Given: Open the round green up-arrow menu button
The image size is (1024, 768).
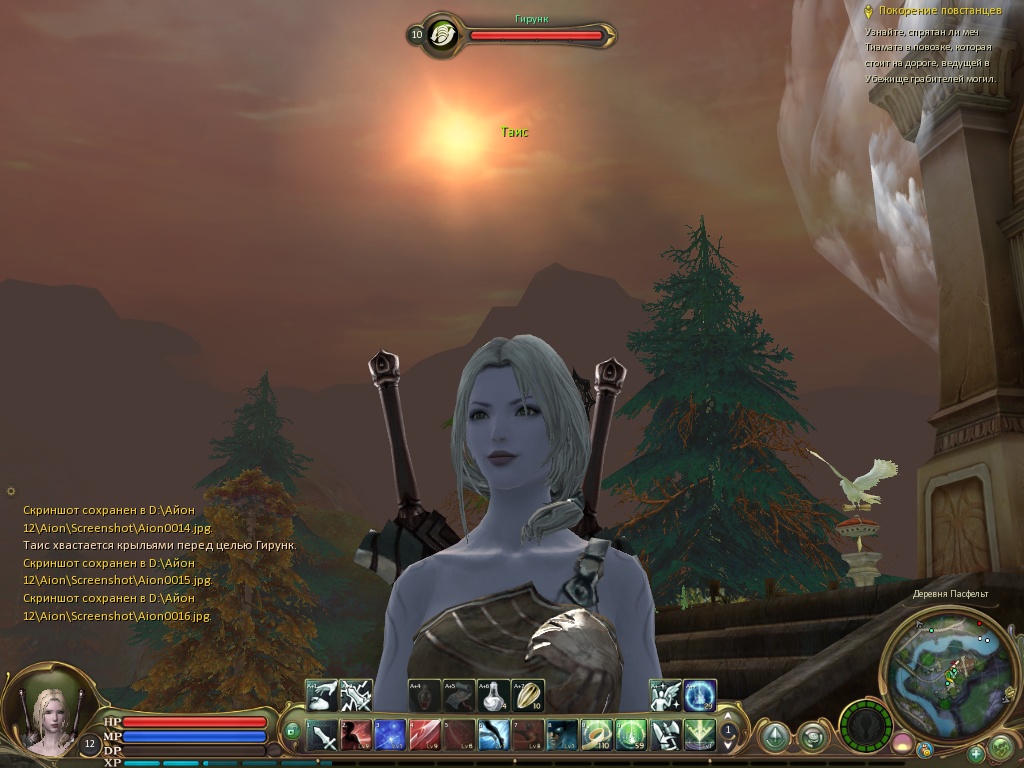Looking at the screenshot, I should 774,737.
